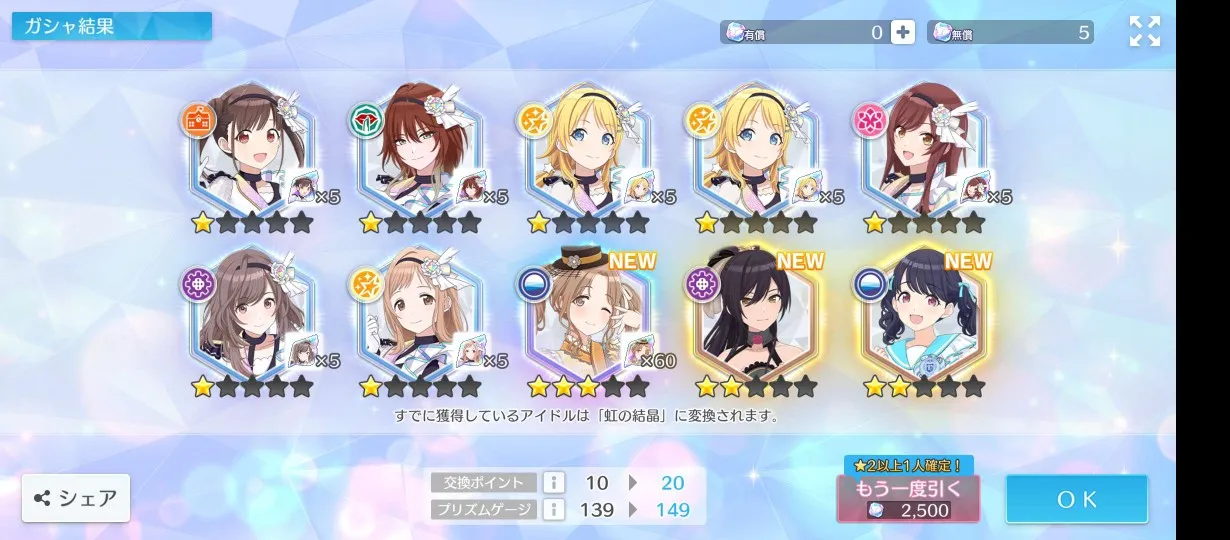The width and height of the screenshot is (1230, 540).
Task: Open info for プリズムゲージ
Action: click(x=554, y=509)
